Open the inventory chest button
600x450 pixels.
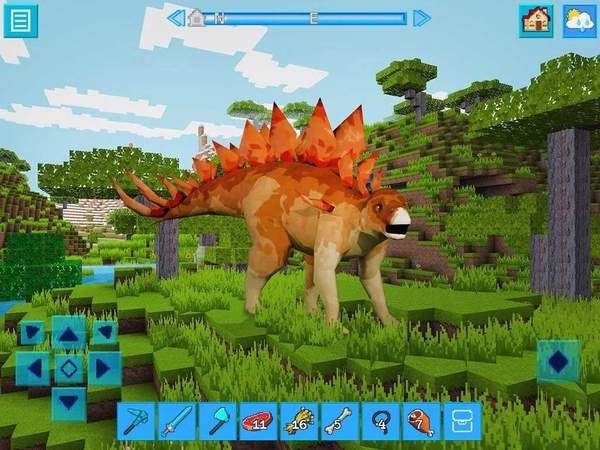click(462, 421)
